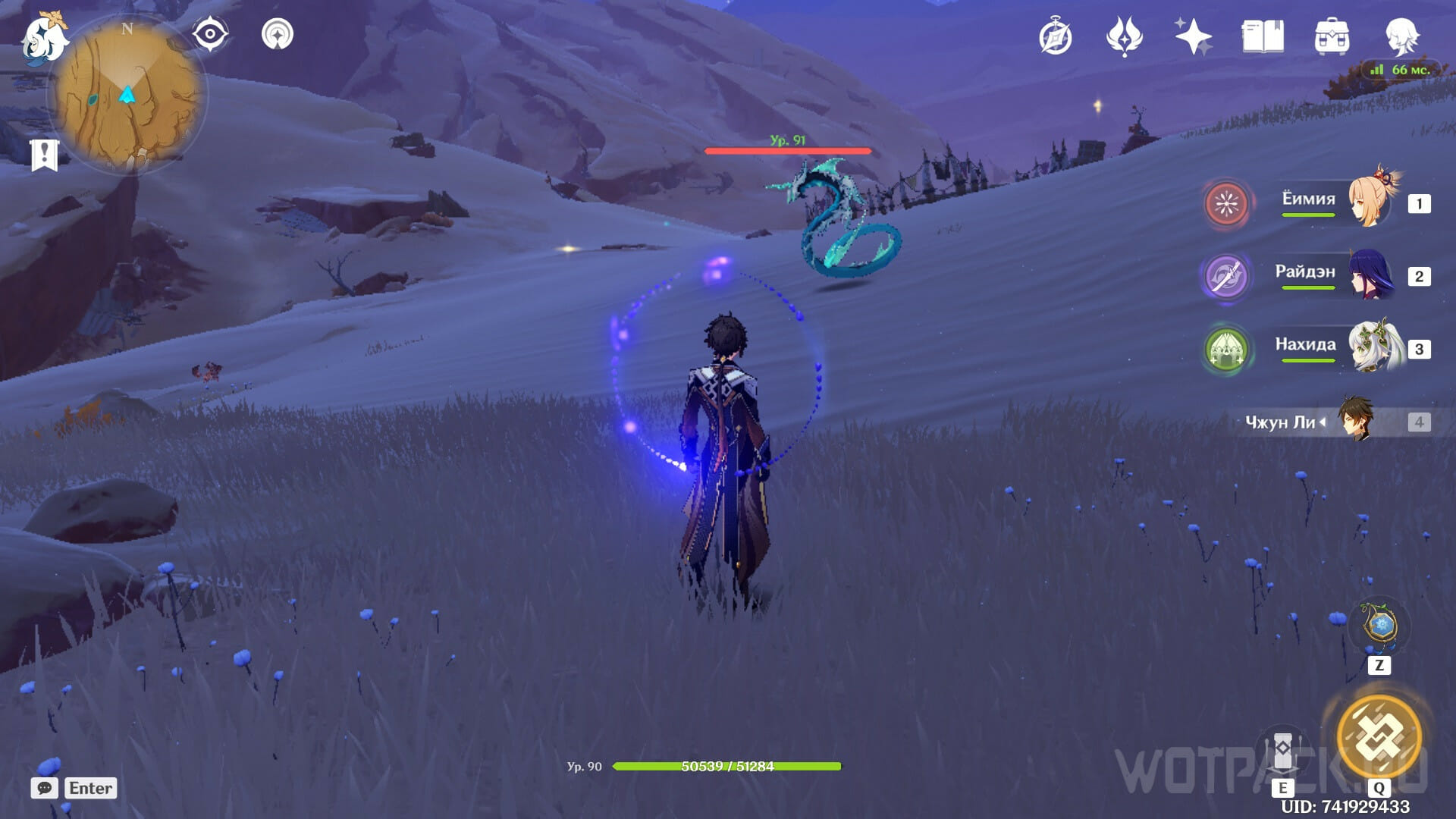This screenshot has width=1456, height=819.
Task: Activate Нахида's green elemental burst icon
Action: coord(1226,349)
